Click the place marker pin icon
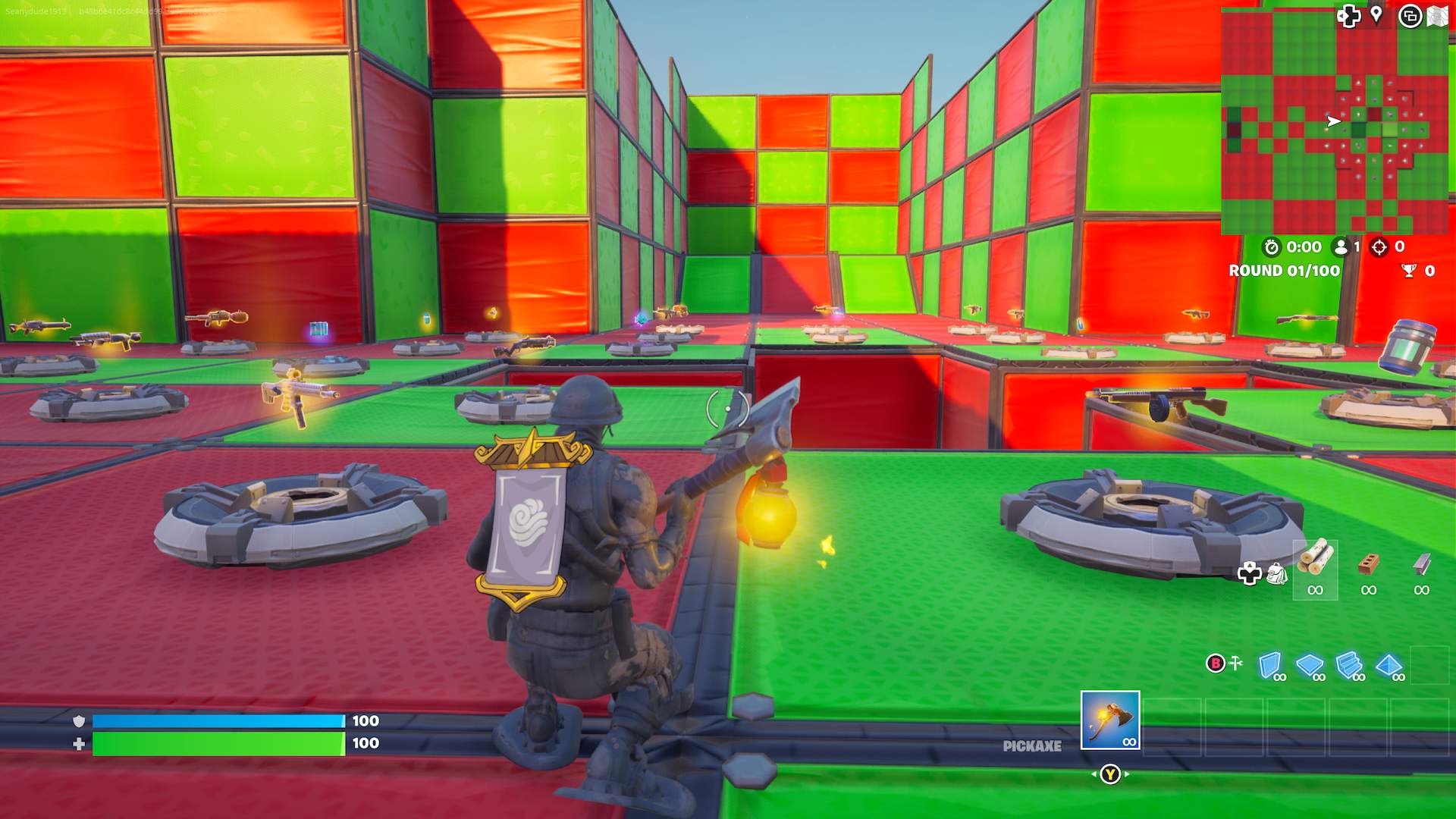Screen dimensions: 1456x819 point(1376,14)
